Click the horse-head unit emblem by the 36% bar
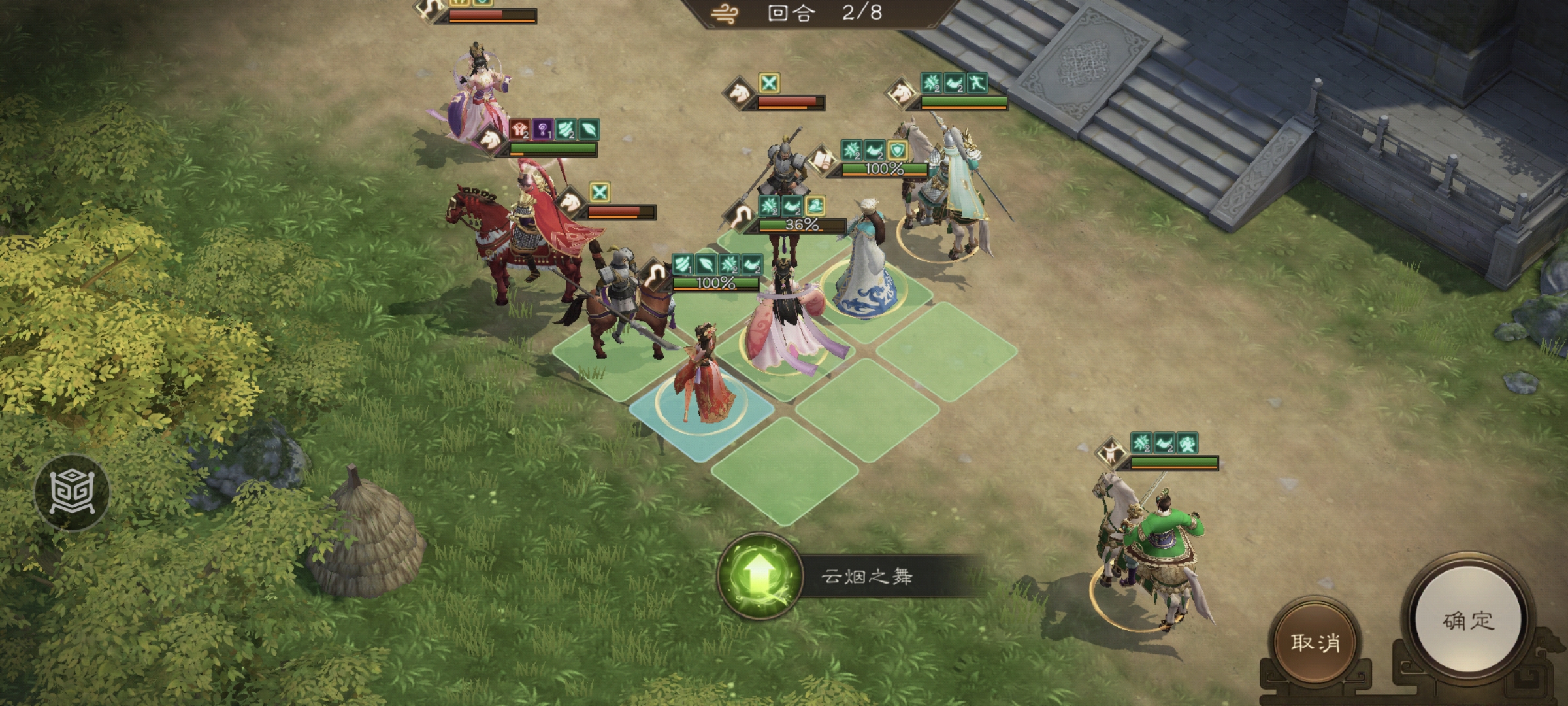The height and width of the screenshot is (706, 1568). point(739,217)
